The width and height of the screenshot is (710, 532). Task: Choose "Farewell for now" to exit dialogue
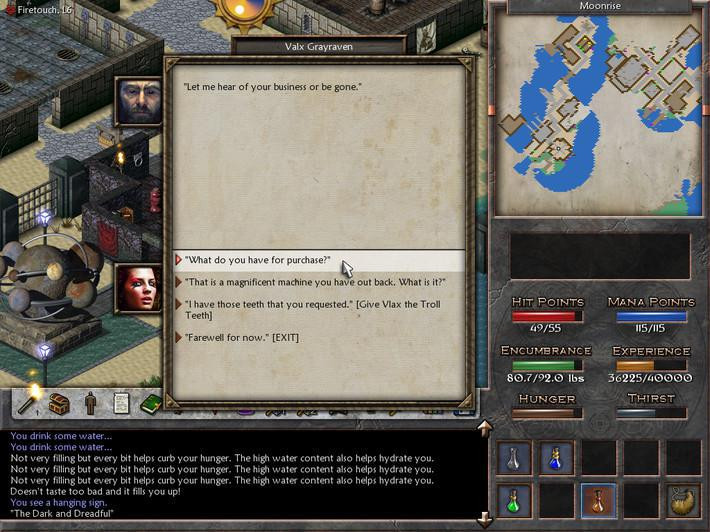click(x=242, y=337)
